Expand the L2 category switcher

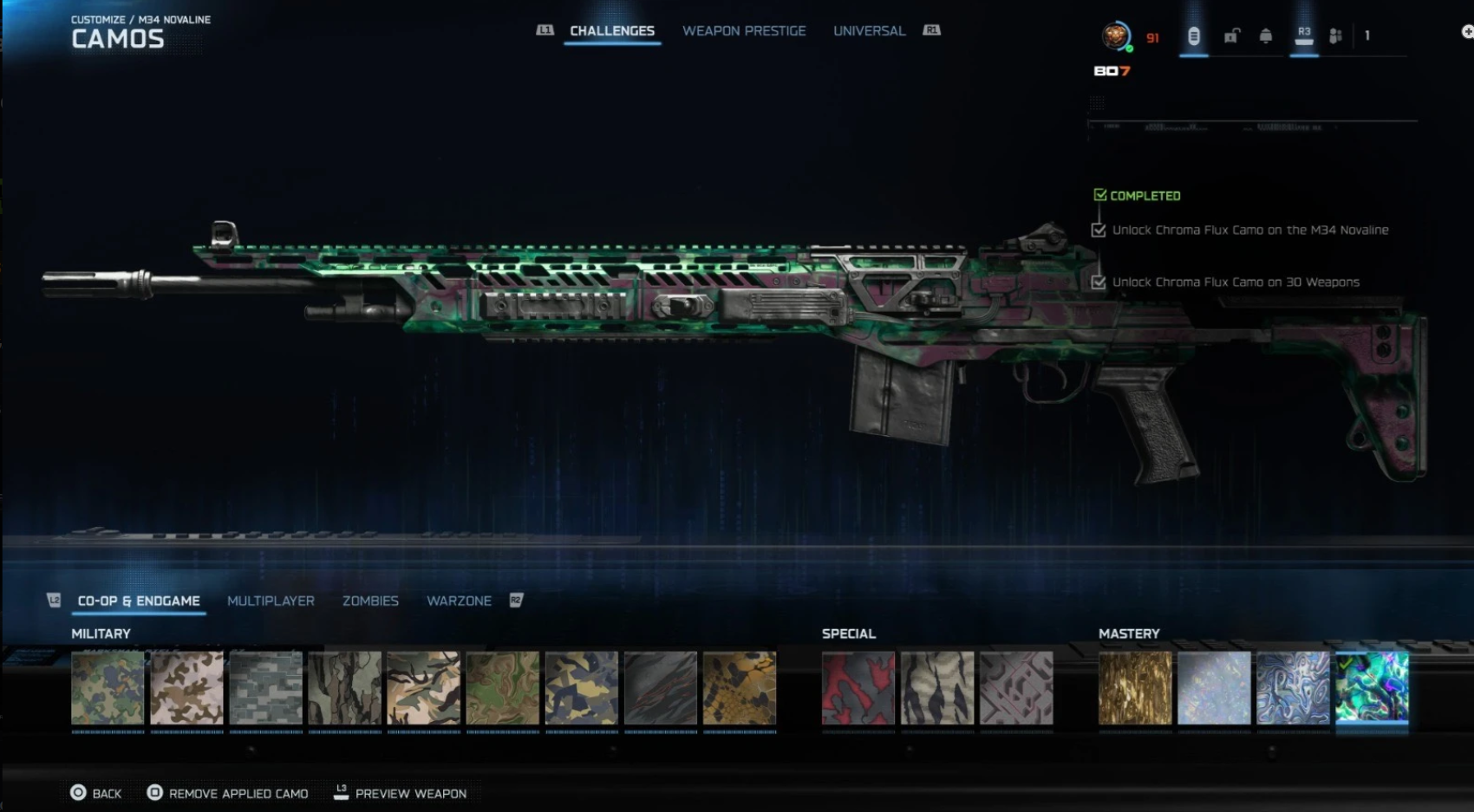coord(55,599)
